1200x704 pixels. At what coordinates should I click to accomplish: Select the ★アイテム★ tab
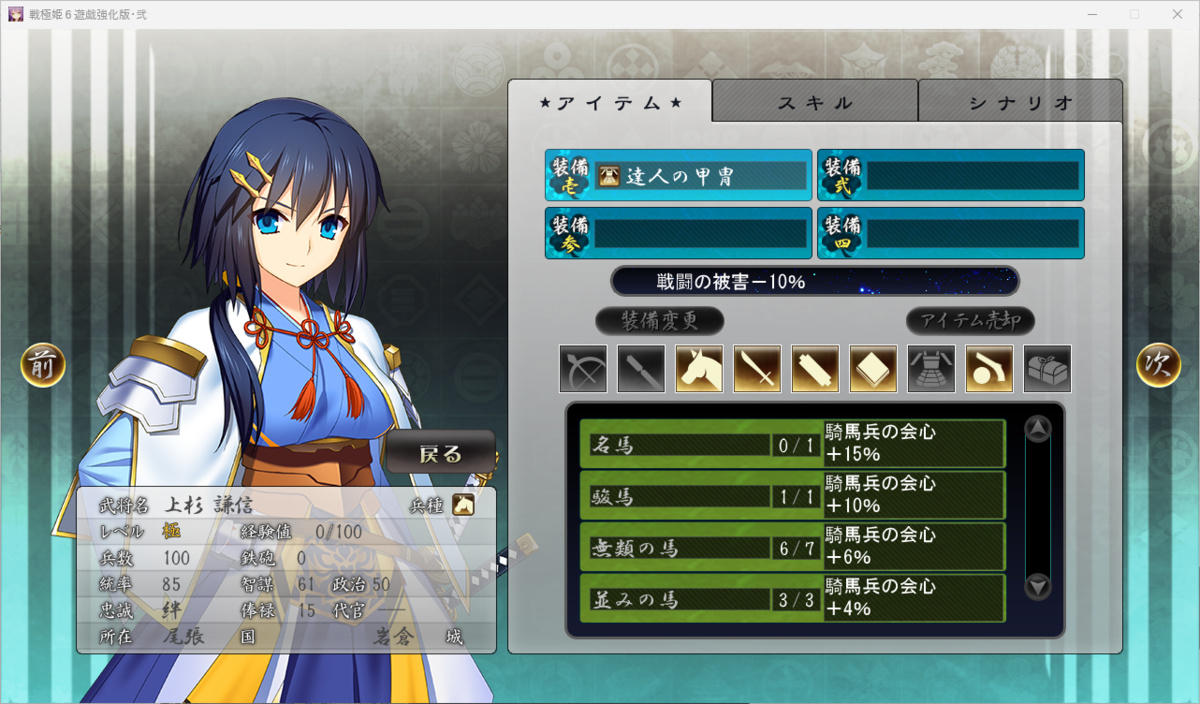[x=610, y=102]
